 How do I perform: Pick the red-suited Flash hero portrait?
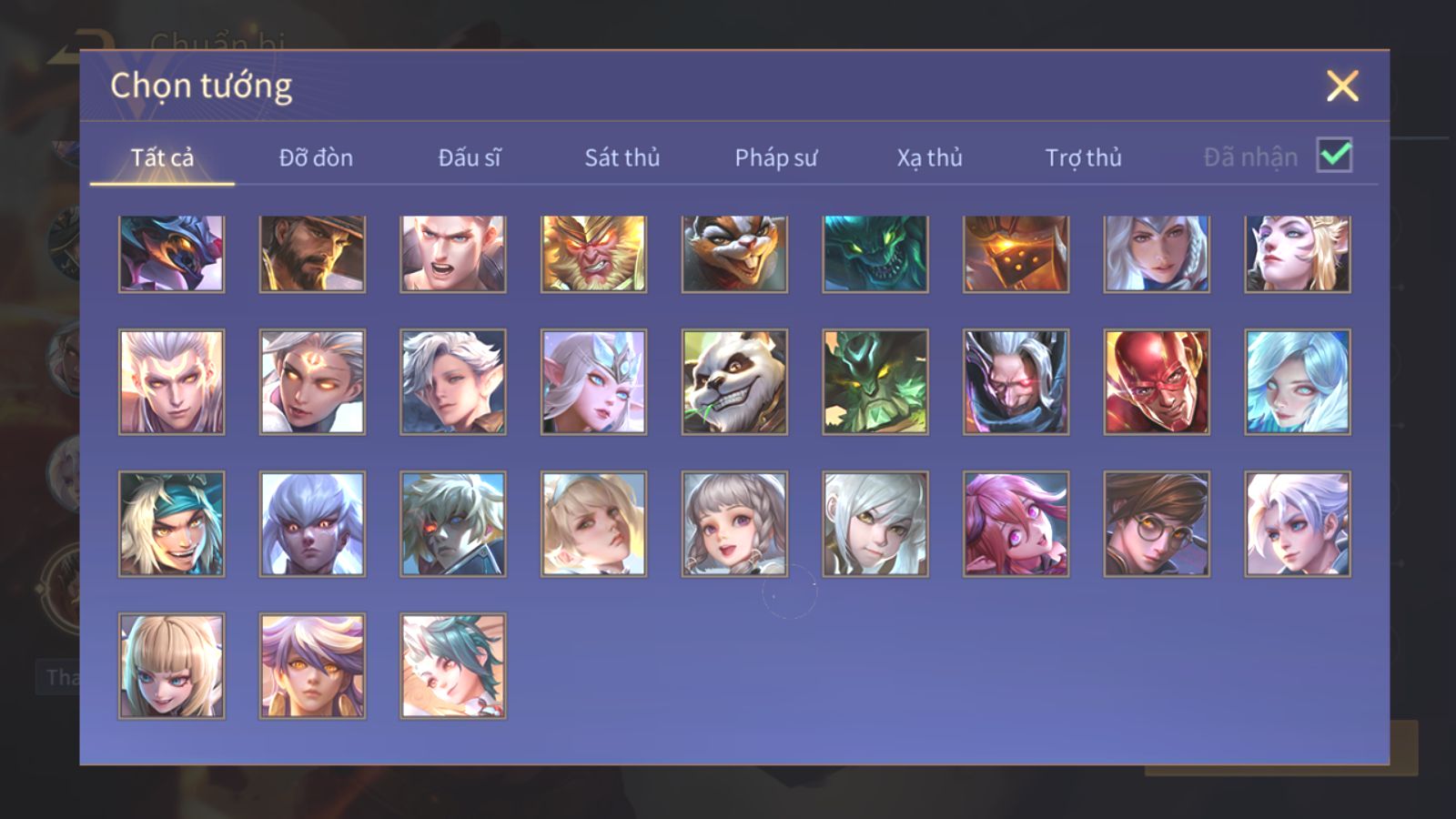coord(1157,381)
